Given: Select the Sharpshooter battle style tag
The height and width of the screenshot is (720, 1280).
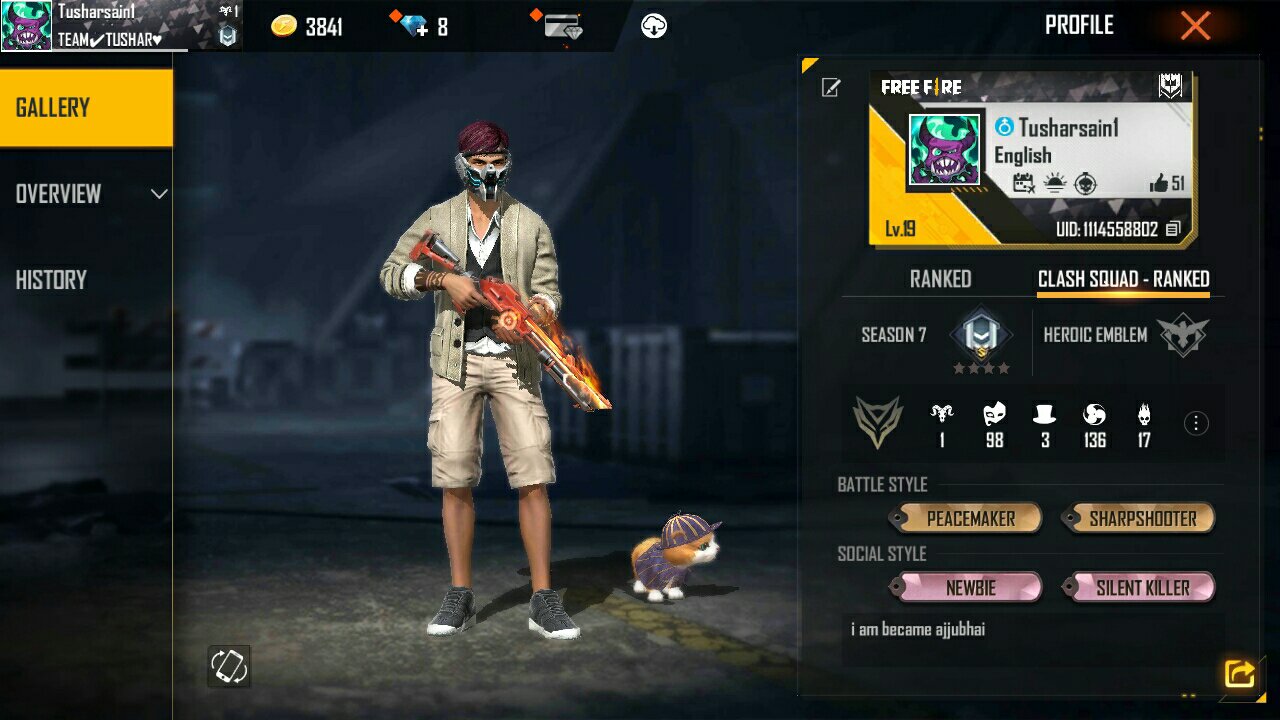Looking at the screenshot, I should click(1142, 519).
